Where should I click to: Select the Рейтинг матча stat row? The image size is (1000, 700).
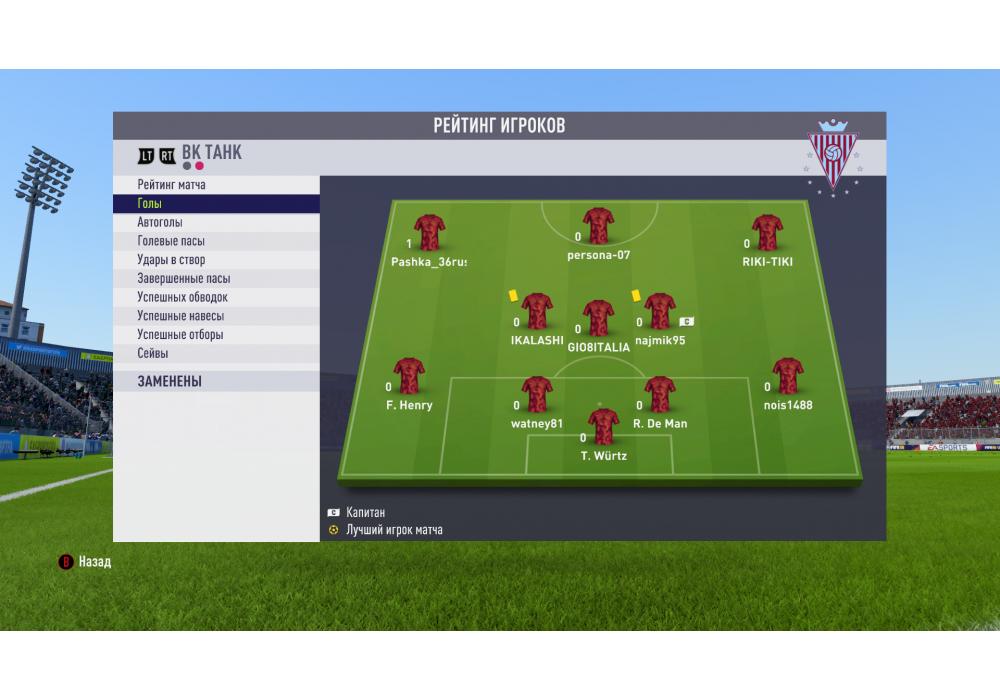pos(216,185)
